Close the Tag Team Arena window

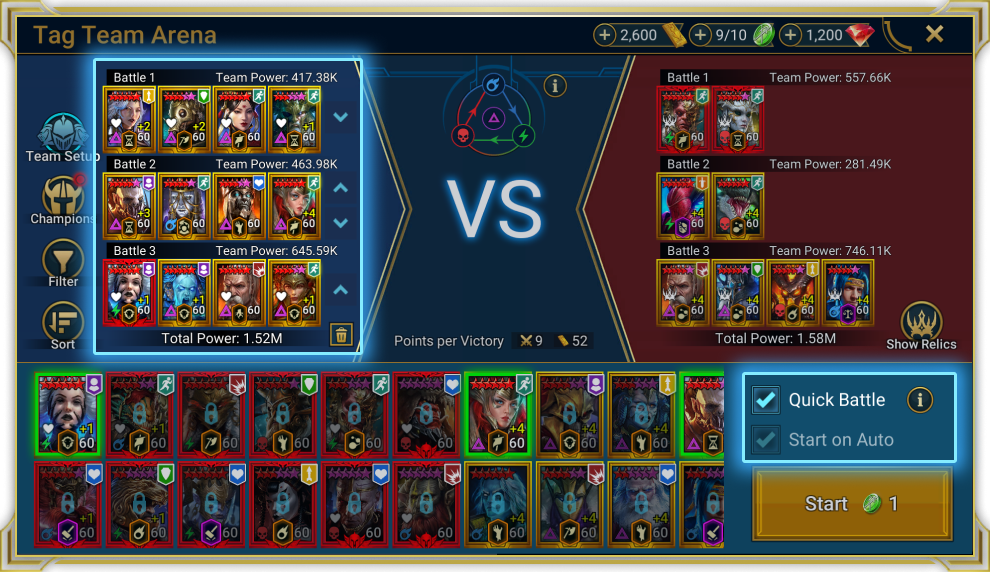[934, 34]
